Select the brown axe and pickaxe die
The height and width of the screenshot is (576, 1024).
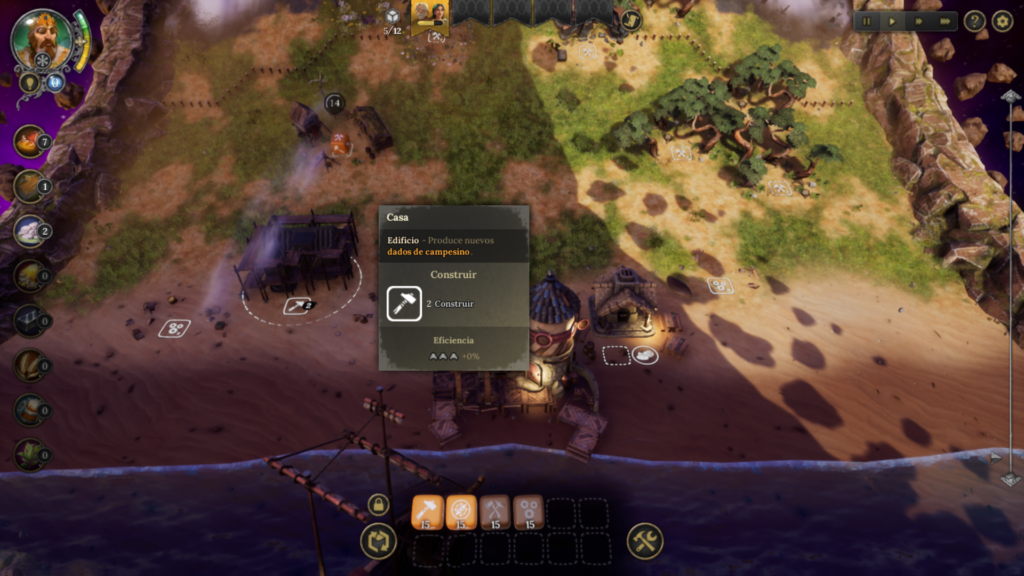495,512
